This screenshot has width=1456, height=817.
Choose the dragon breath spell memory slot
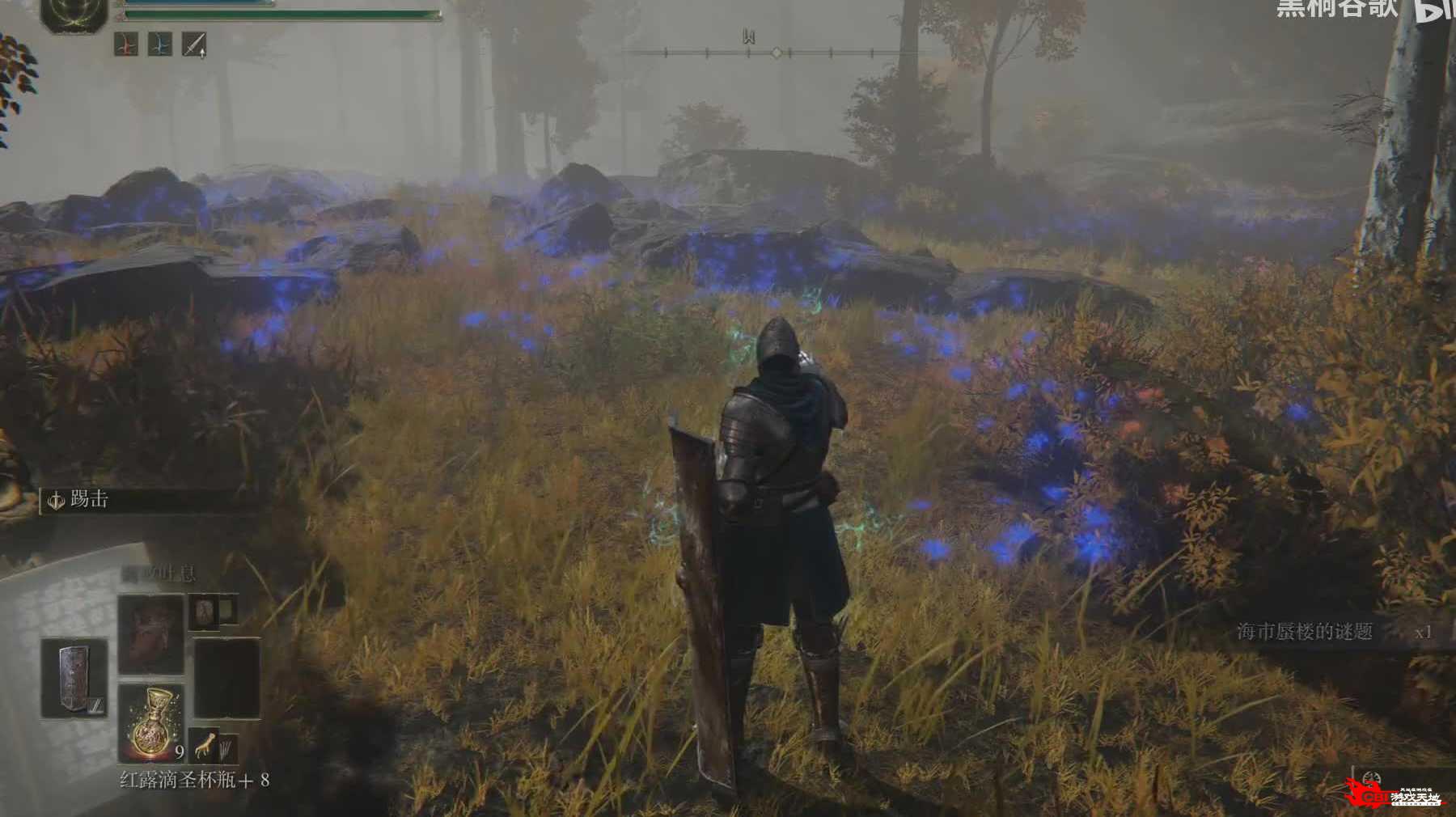pos(151,634)
